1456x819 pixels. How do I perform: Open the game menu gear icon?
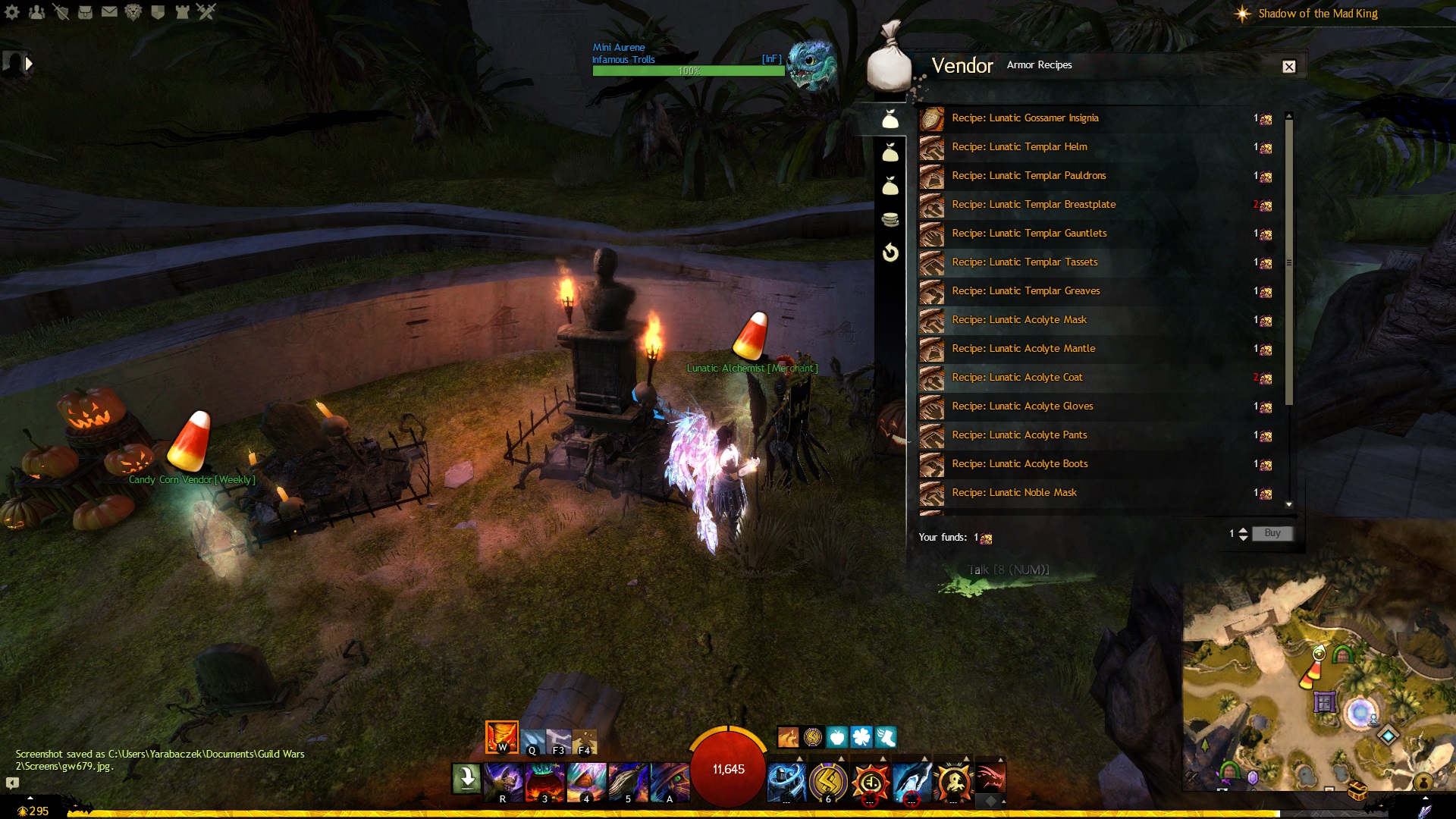click(12, 12)
